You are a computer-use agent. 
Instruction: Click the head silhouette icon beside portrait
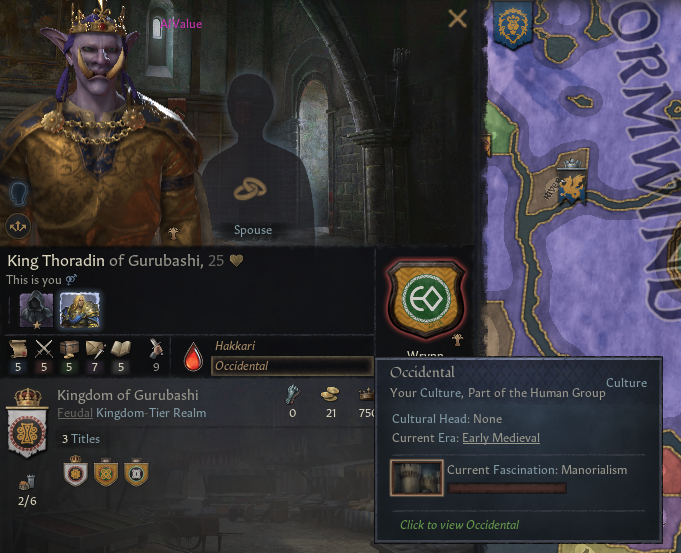coord(19,192)
